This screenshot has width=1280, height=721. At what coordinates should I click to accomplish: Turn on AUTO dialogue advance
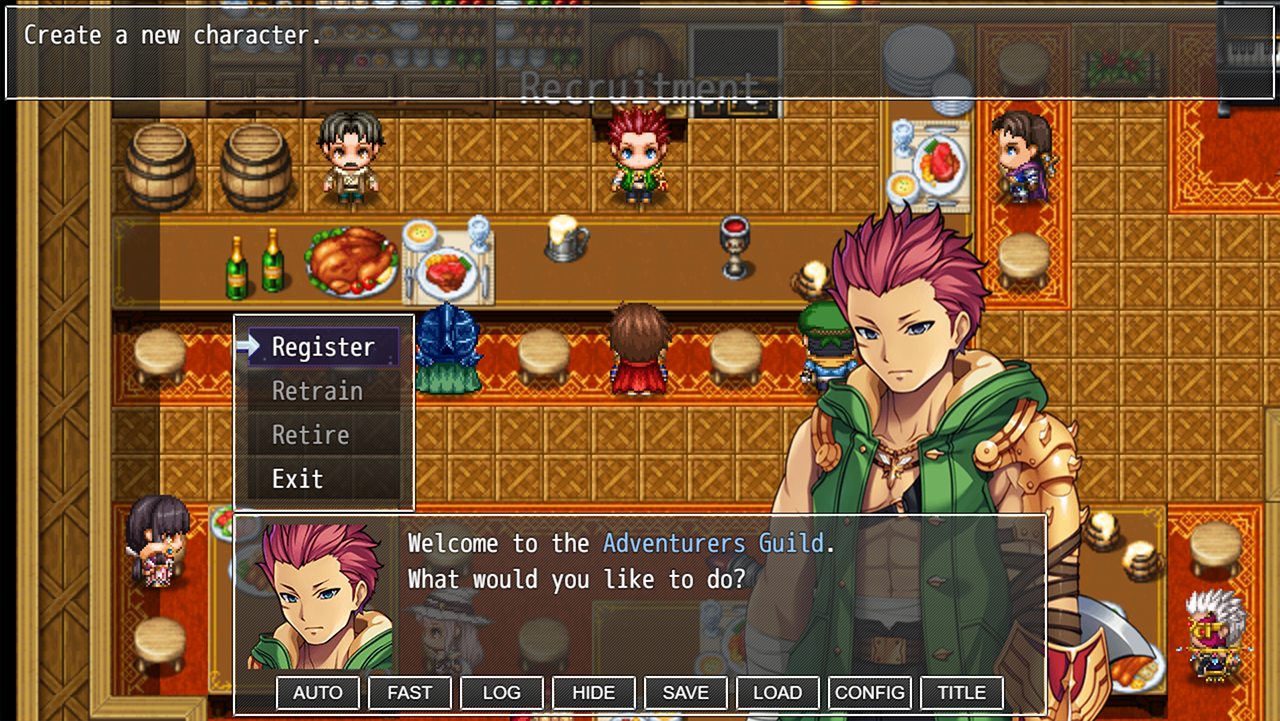(x=318, y=692)
